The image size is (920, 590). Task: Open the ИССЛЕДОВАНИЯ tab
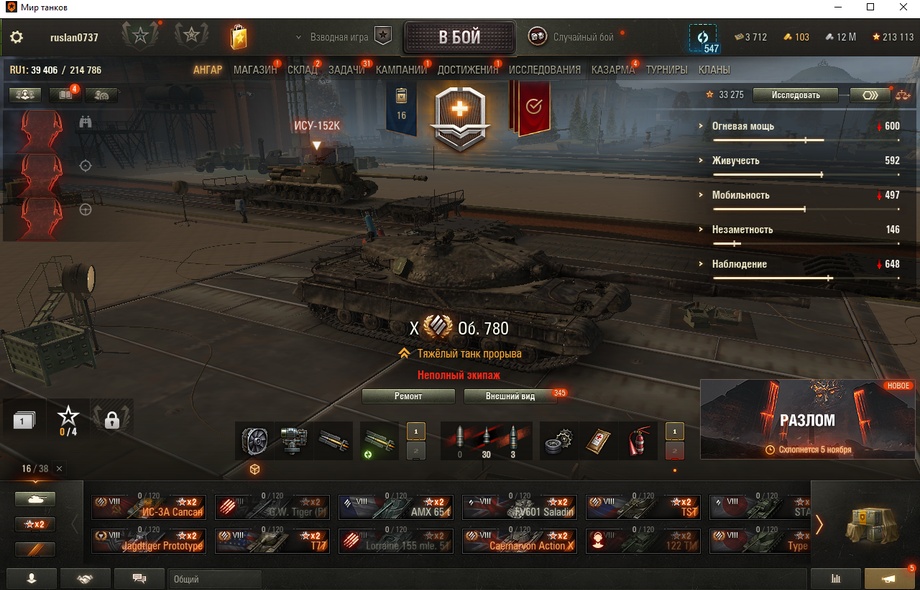coord(544,70)
